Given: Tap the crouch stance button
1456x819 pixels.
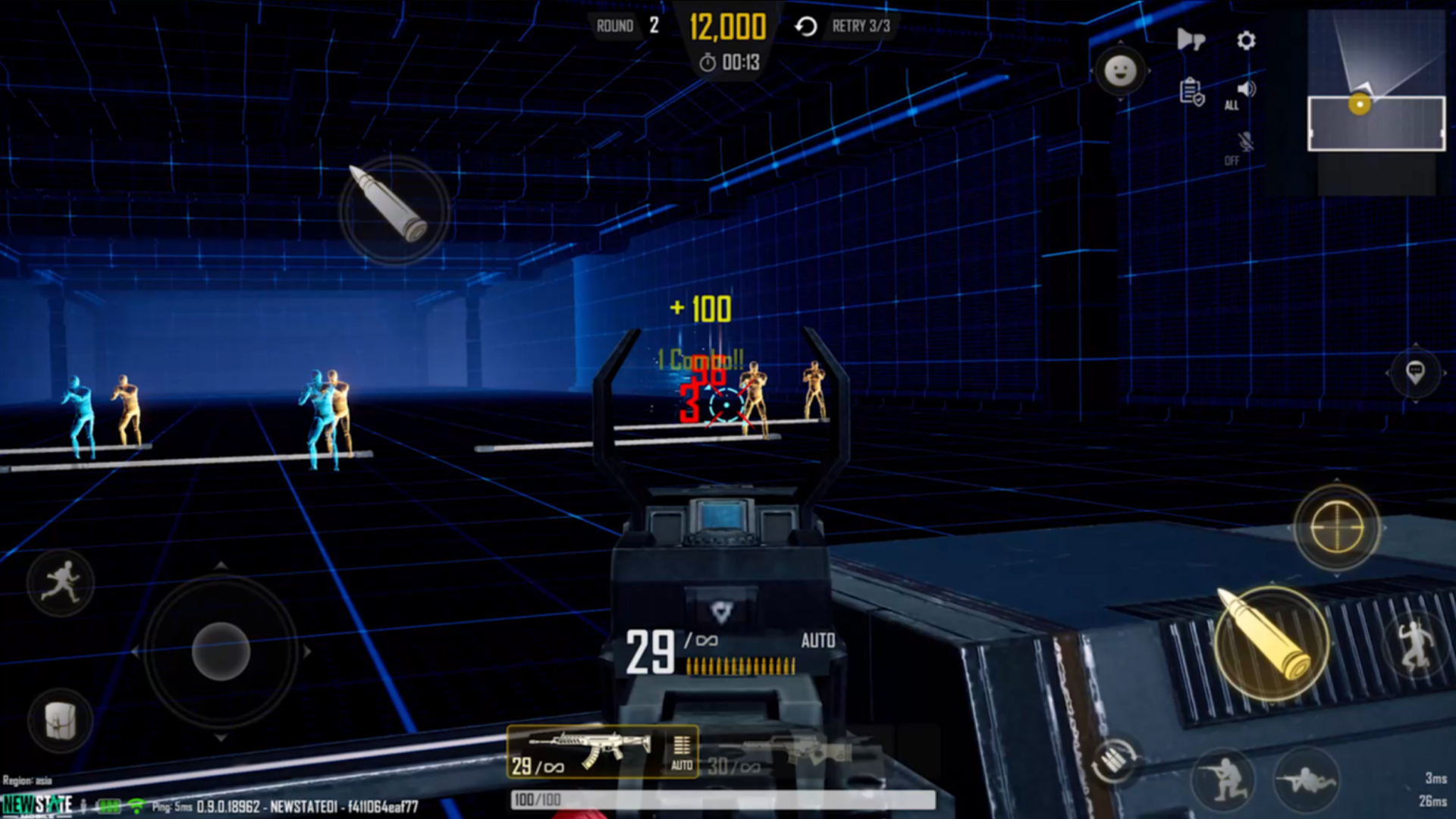Looking at the screenshot, I should point(1222,777).
